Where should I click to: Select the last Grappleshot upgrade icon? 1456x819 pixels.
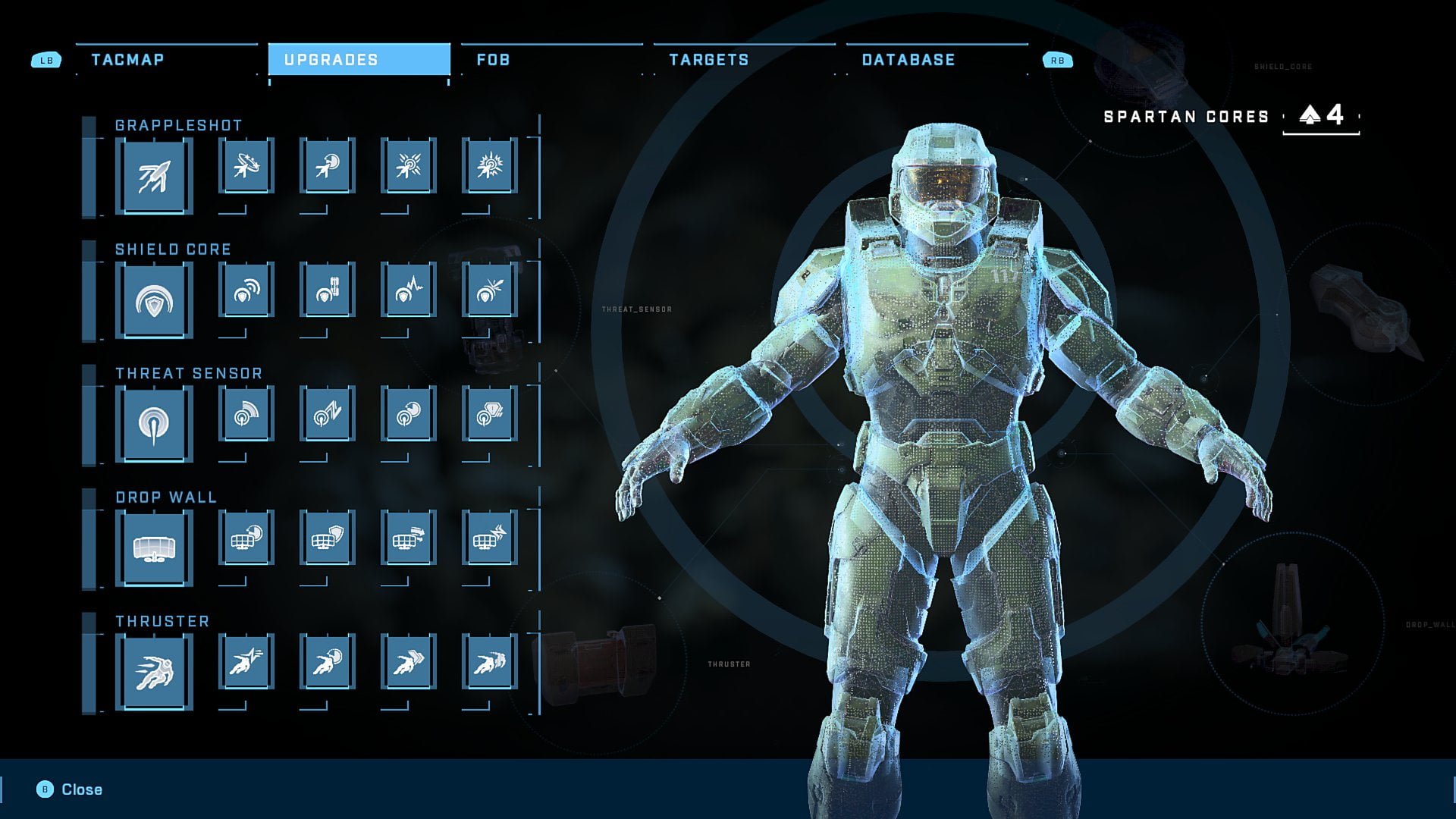[x=489, y=165]
